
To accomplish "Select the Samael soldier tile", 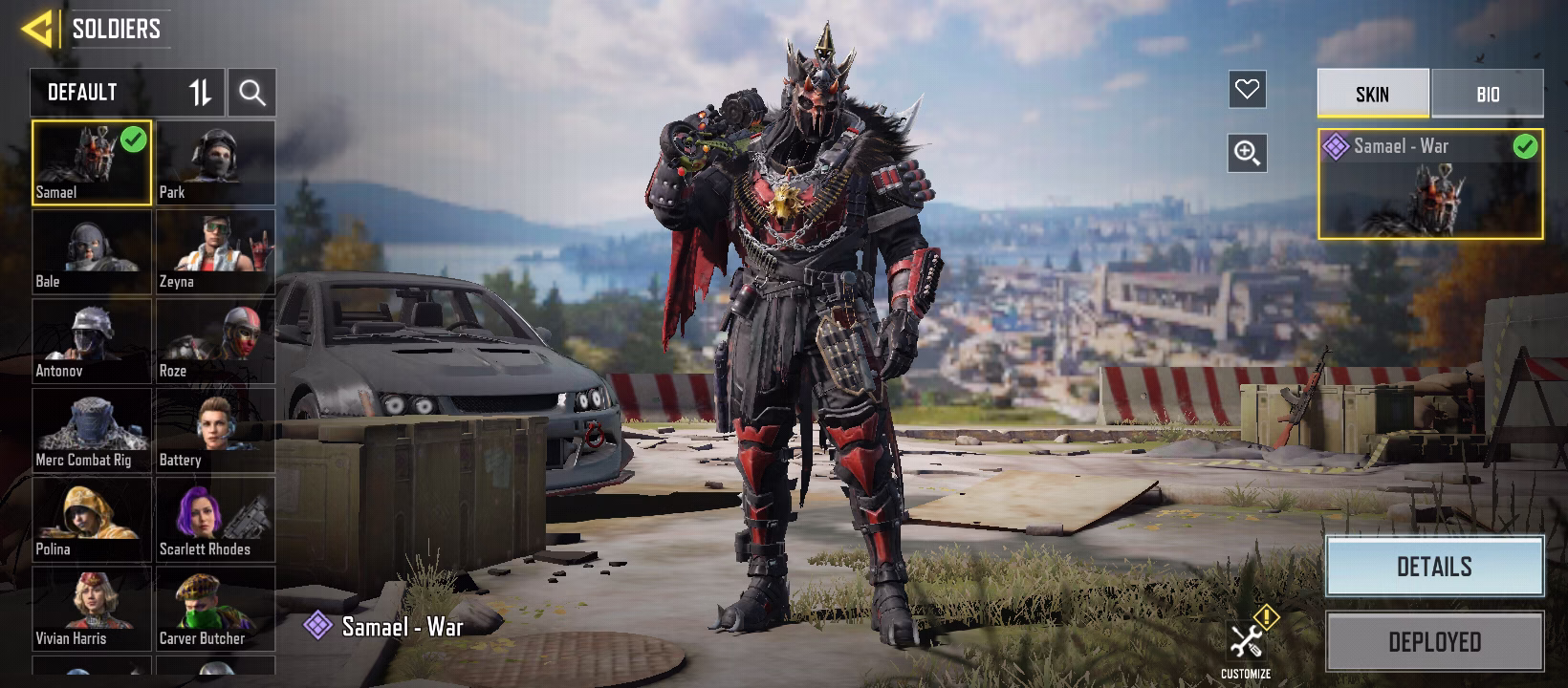I will point(92,162).
